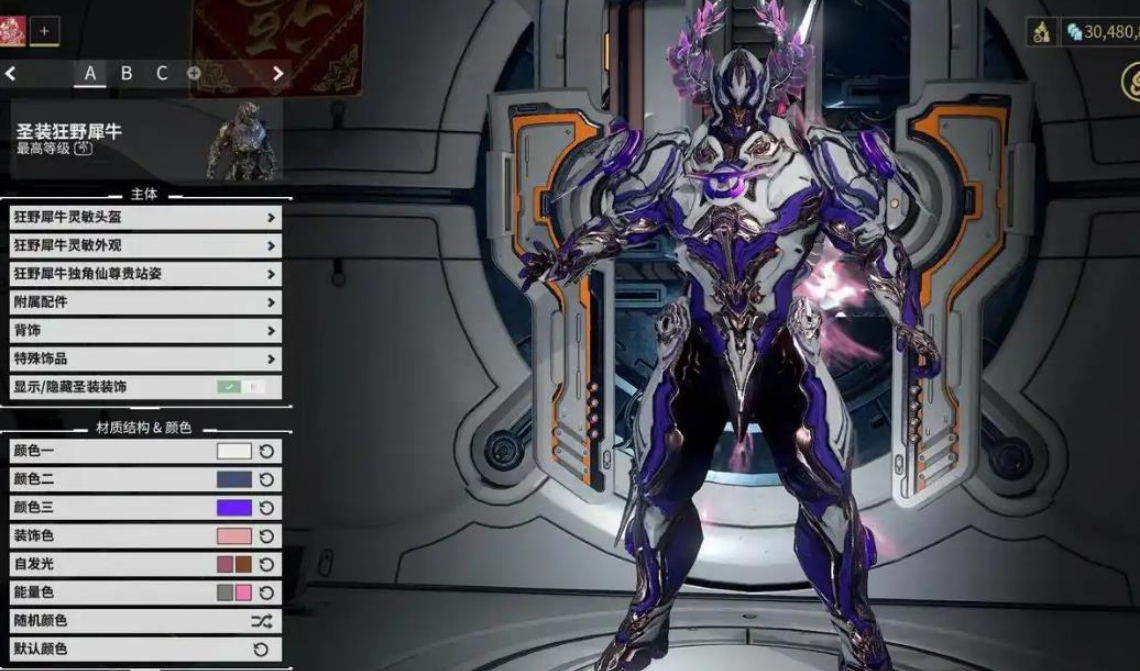Edit the pink 装饰色 accent swatch
1140x671 pixels.
[234, 536]
